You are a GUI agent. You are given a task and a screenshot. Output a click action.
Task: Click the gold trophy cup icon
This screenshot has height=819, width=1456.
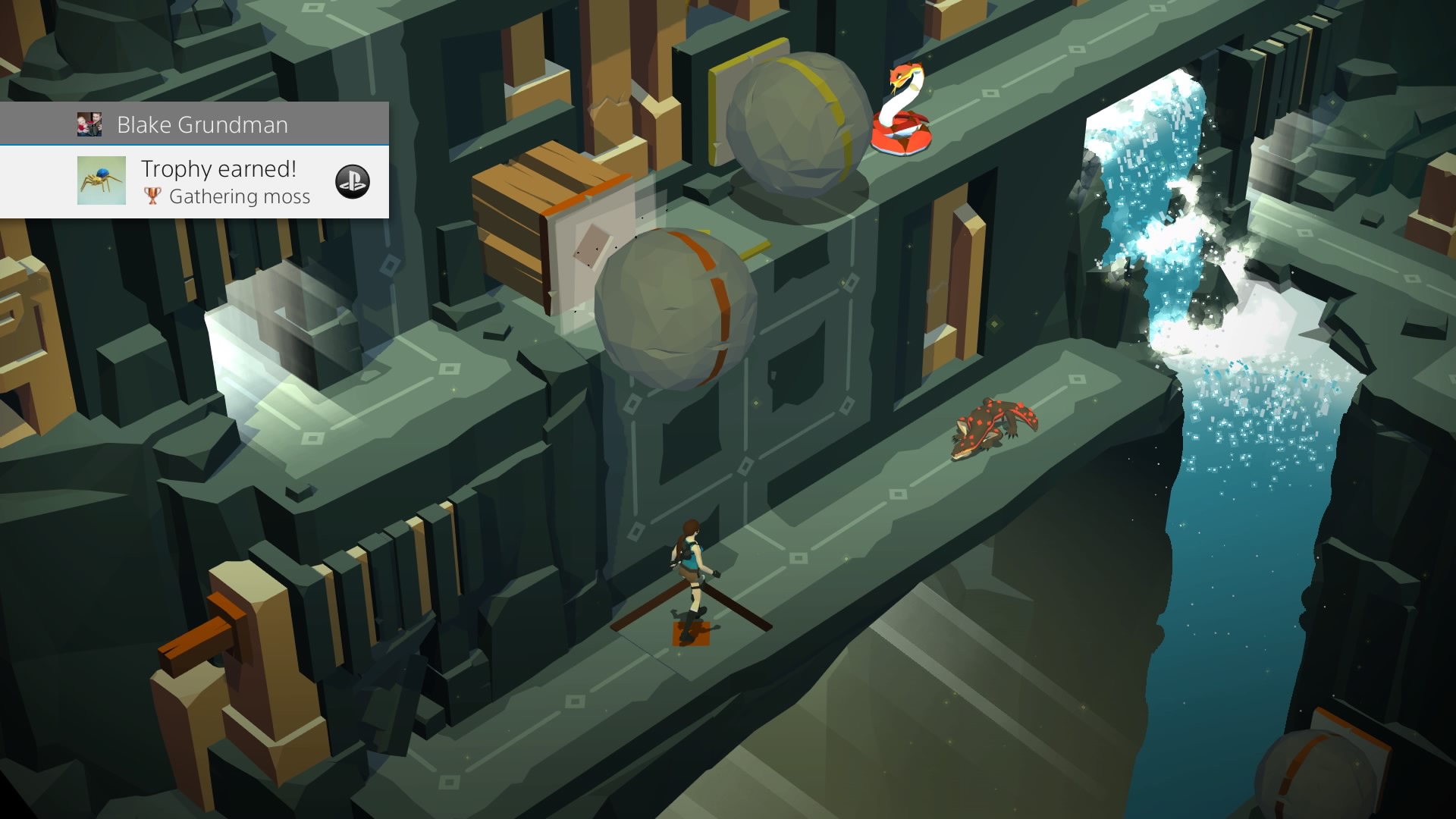152,196
